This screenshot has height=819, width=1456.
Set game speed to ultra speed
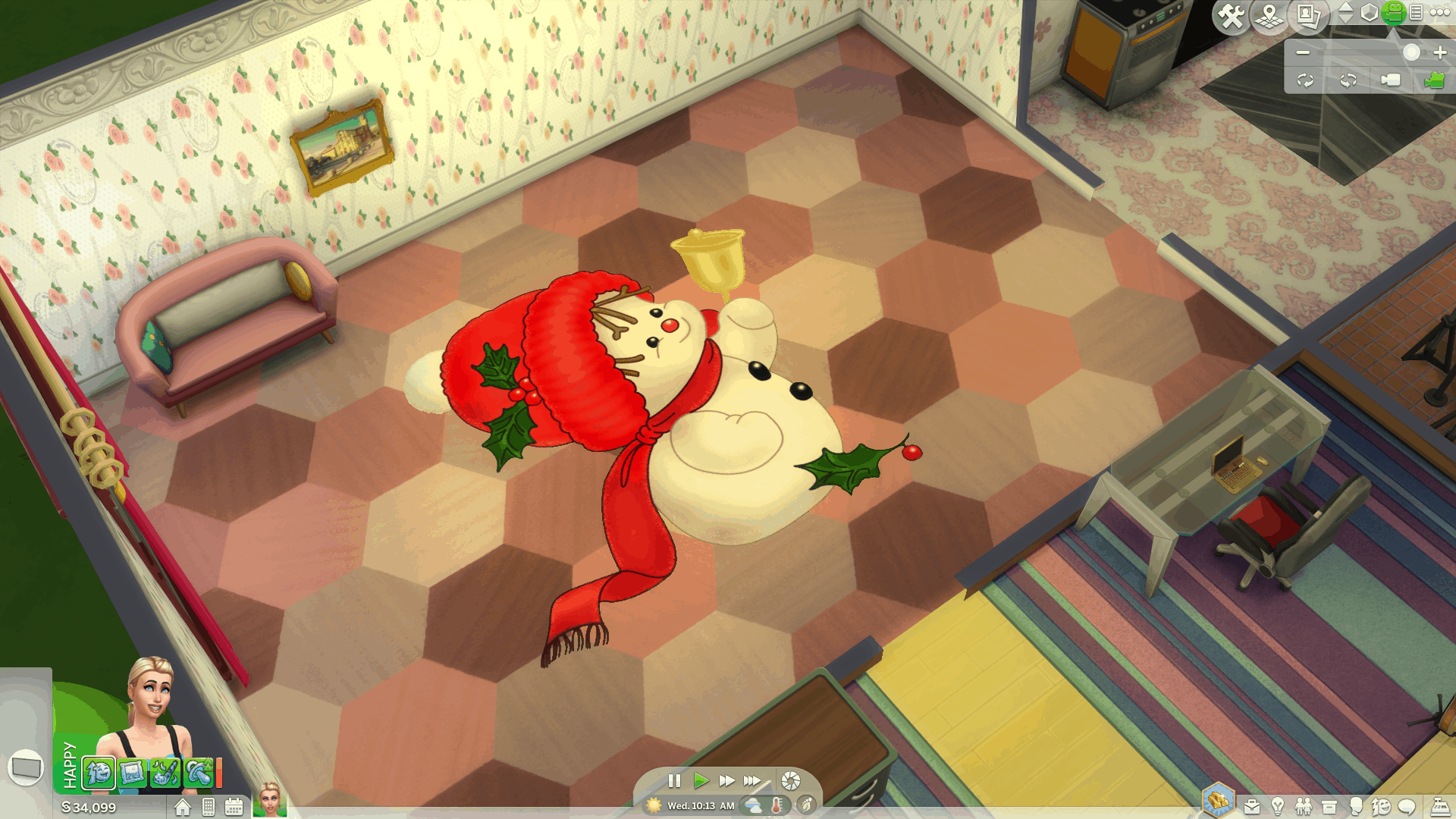pyautogui.click(x=752, y=780)
